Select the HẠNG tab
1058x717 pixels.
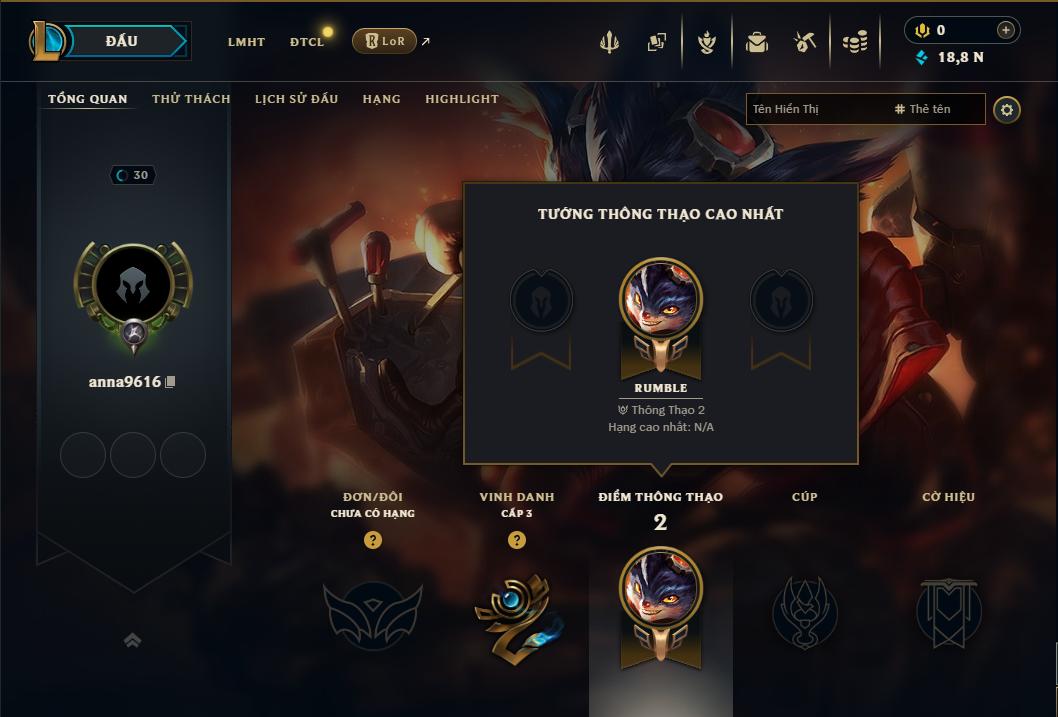pos(381,99)
